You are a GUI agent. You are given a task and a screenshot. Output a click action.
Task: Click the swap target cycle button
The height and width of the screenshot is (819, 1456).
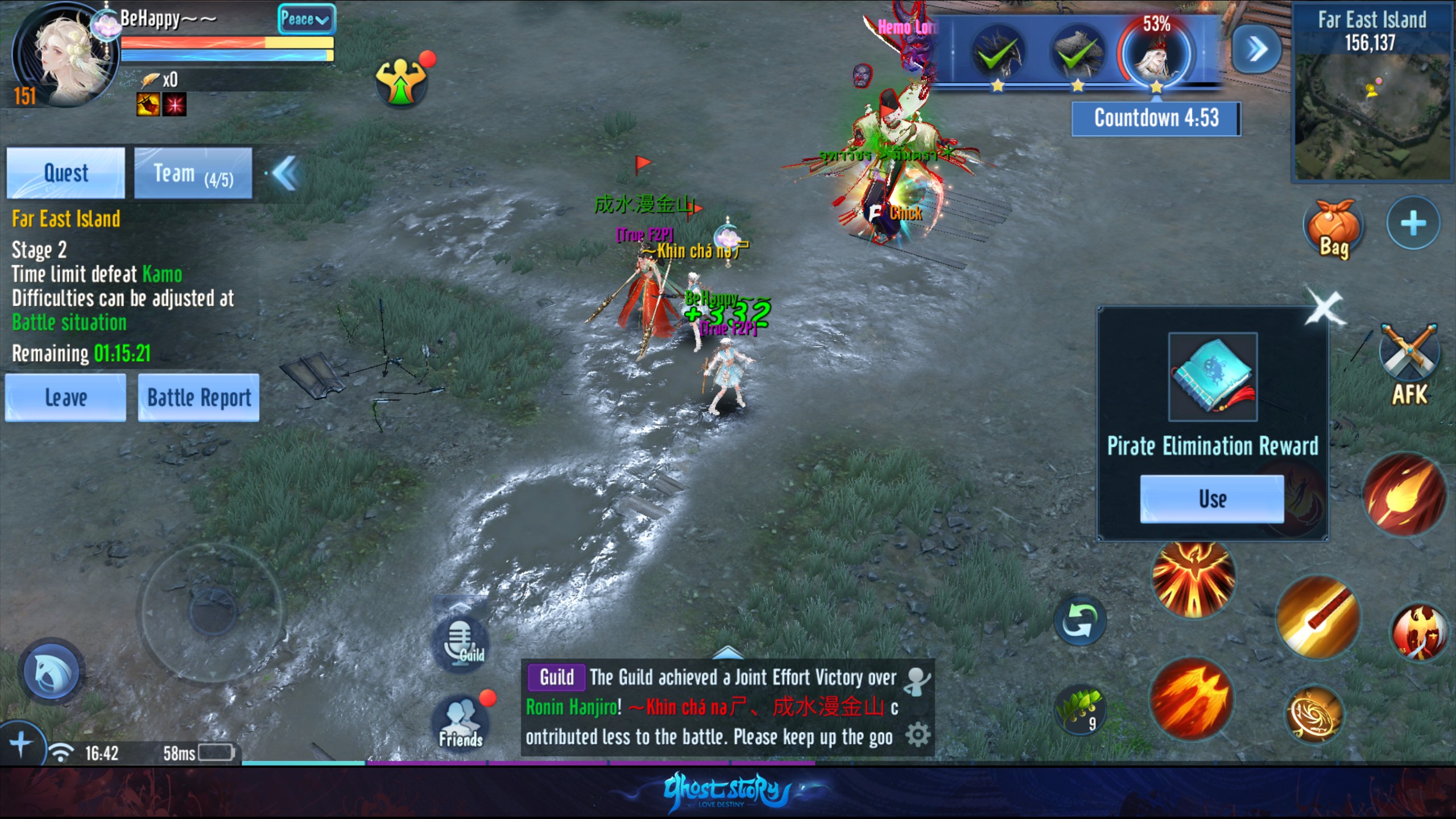click(1079, 620)
